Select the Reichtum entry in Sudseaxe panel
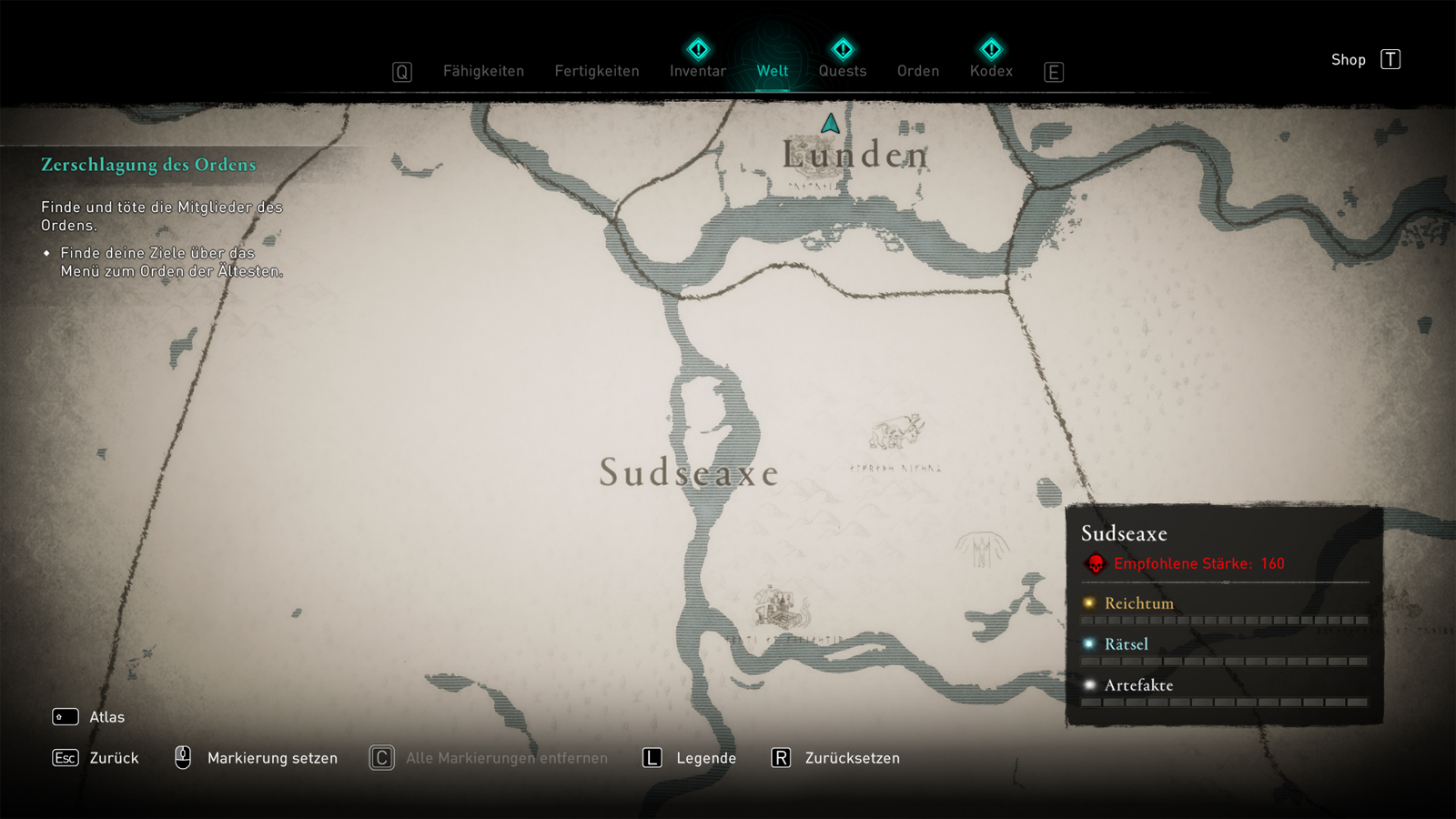 click(1138, 603)
